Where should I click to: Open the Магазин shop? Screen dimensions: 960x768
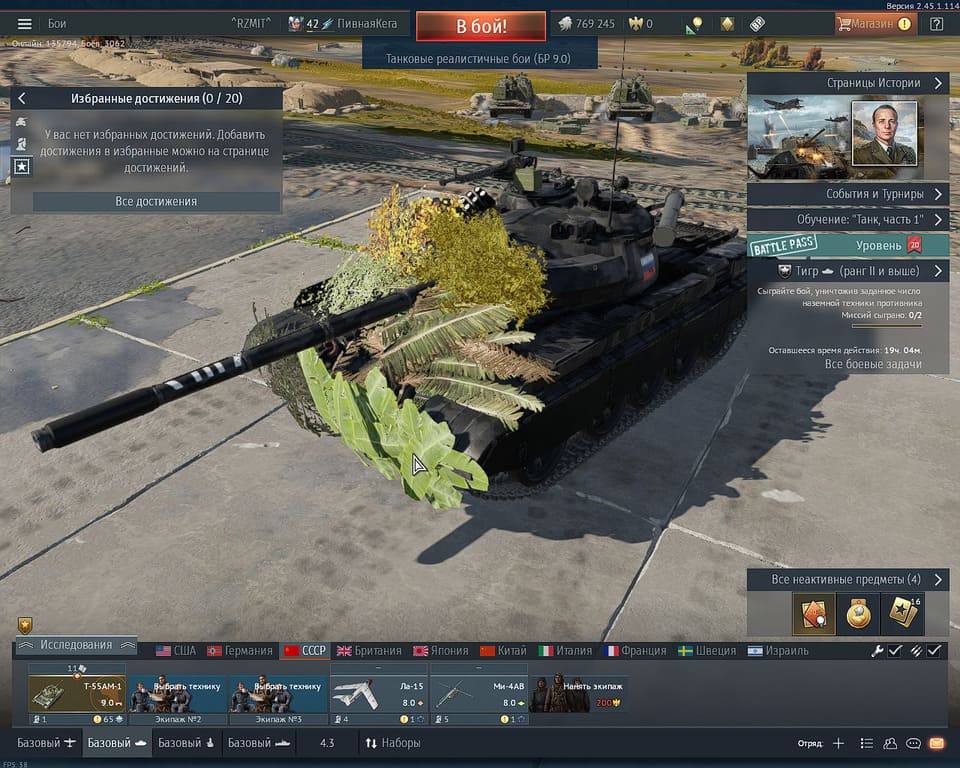pyautogui.click(x=874, y=24)
